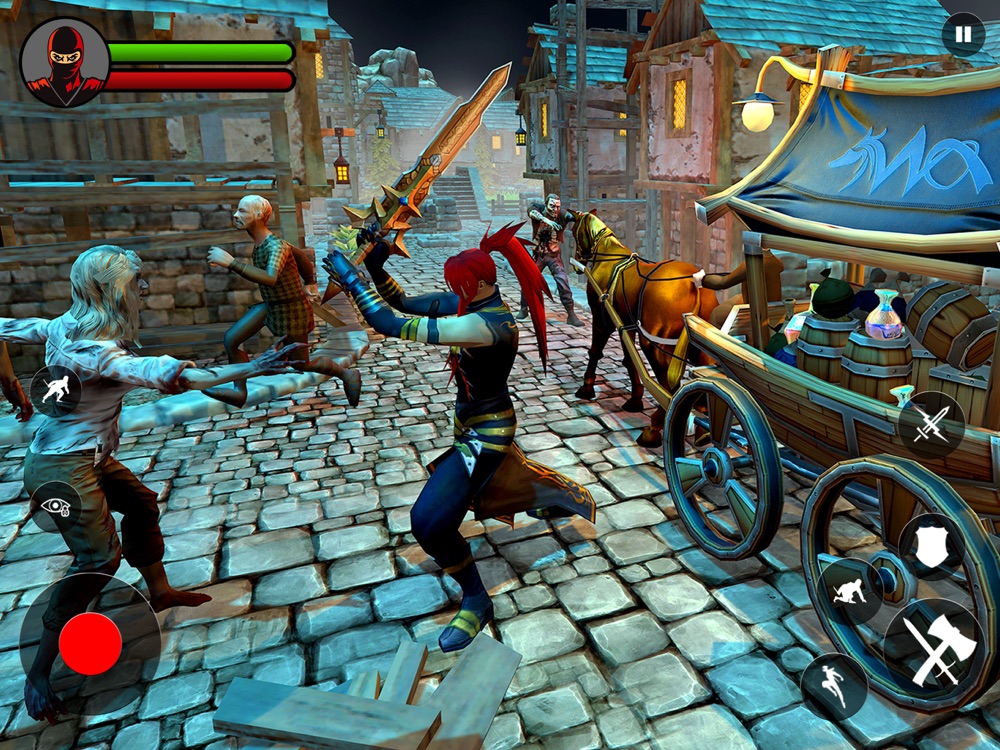The height and width of the screenshot is (750, 1000).
Task: Activate the shield block button
Action: click(x=932, y=546)
